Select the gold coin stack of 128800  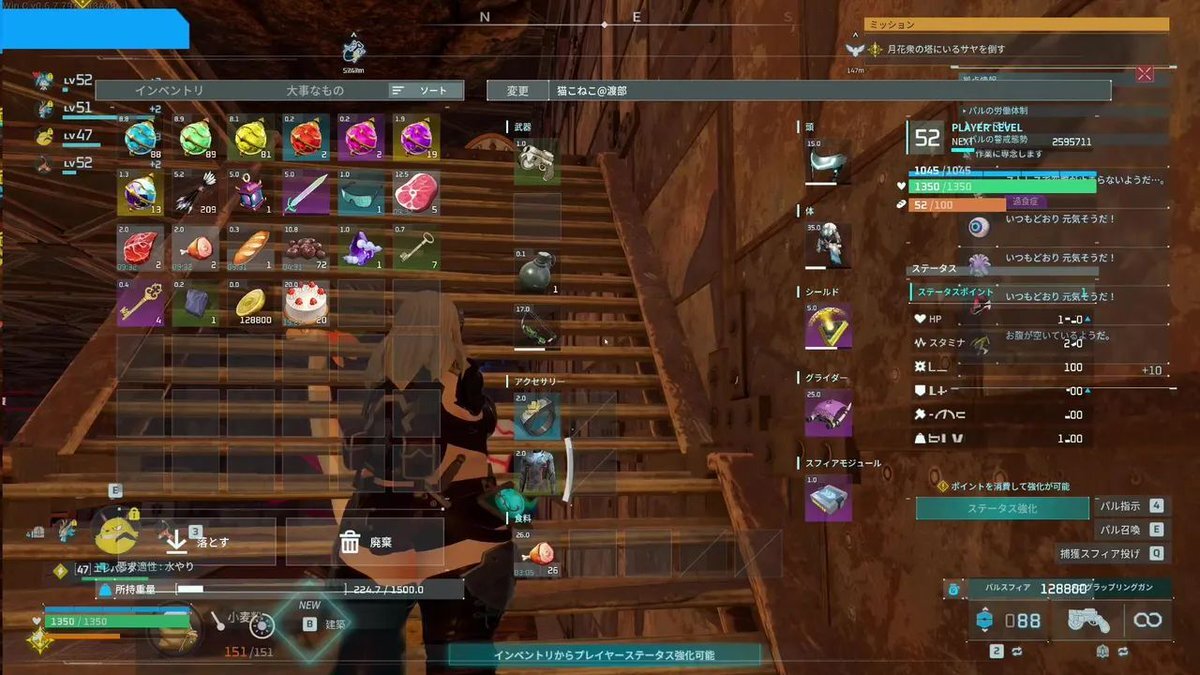coord(251,302)
